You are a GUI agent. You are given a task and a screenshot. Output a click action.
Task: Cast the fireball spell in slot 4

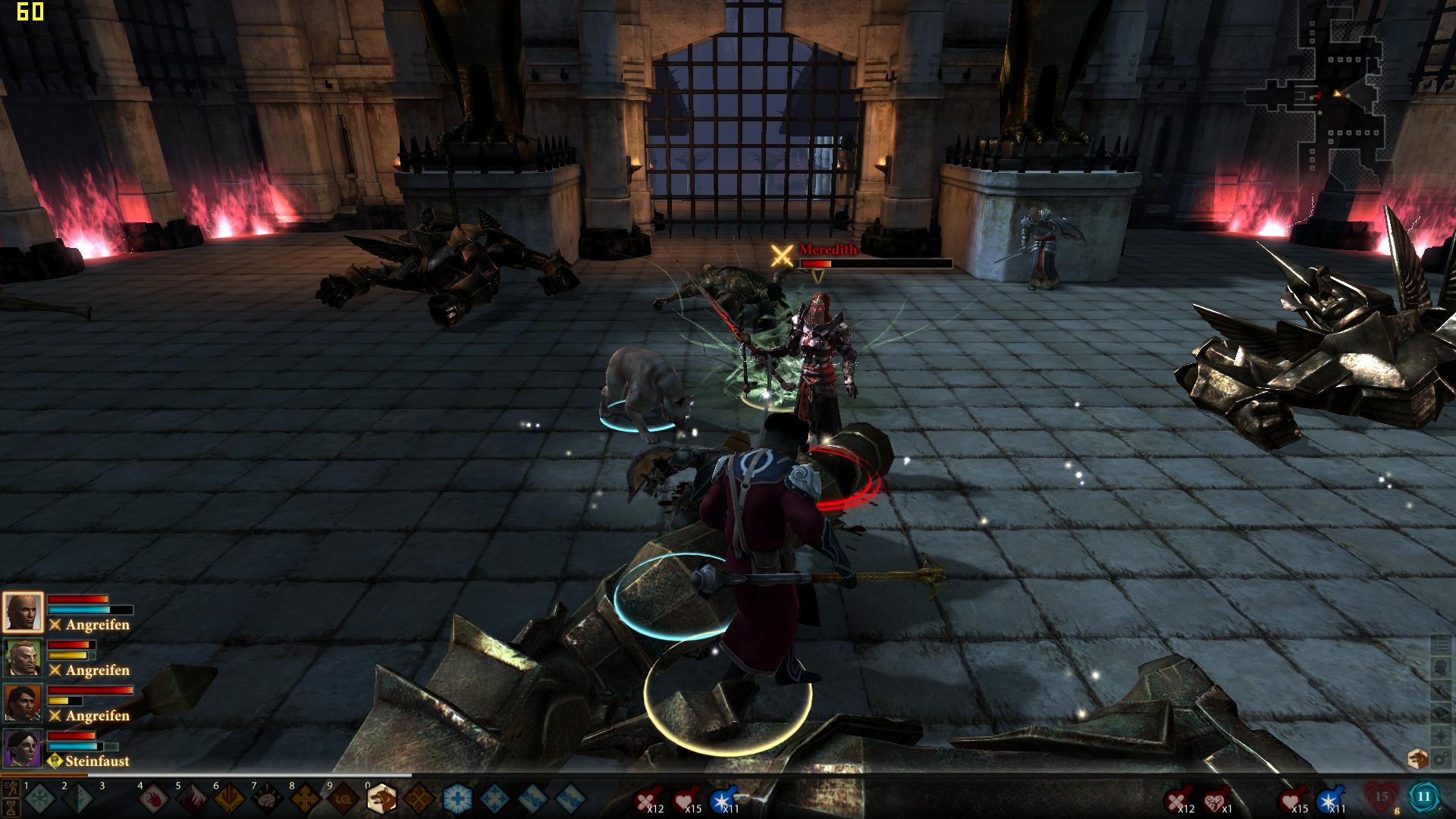tap(154, 799)
